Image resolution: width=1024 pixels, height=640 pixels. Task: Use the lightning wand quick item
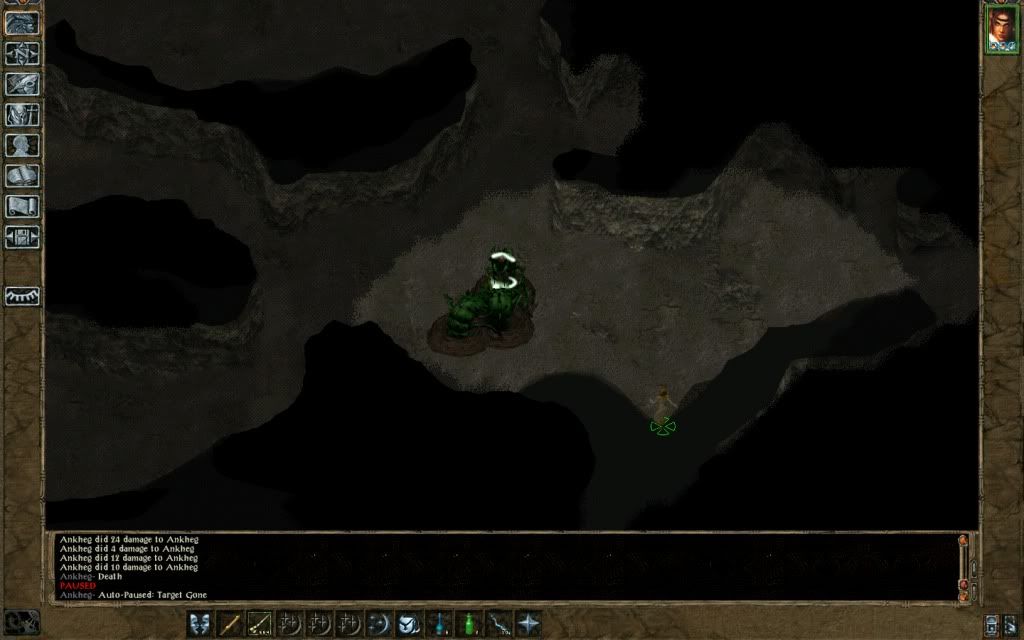coord(497,623)
